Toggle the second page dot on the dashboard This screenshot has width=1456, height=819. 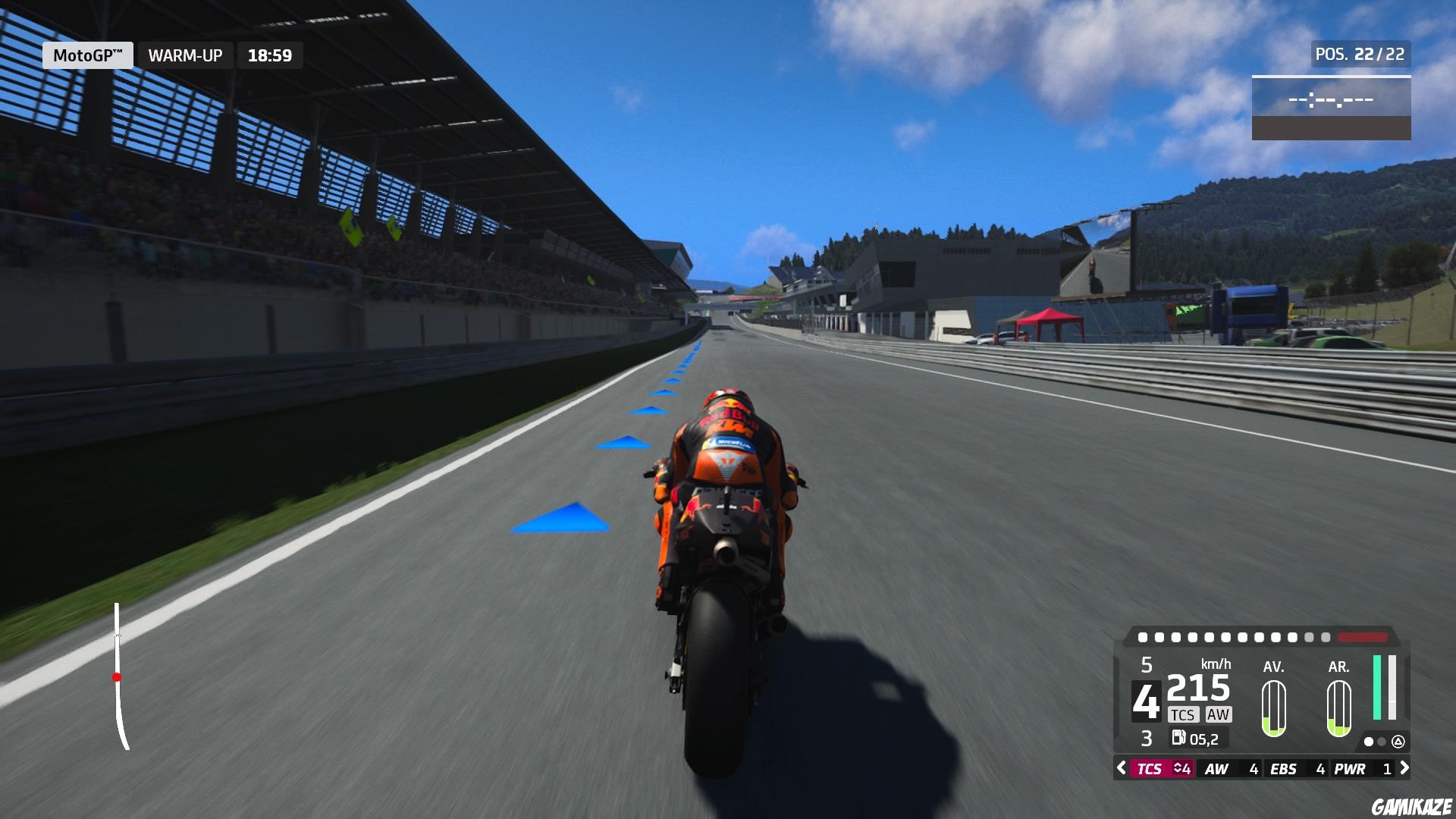click(1381, 742)
